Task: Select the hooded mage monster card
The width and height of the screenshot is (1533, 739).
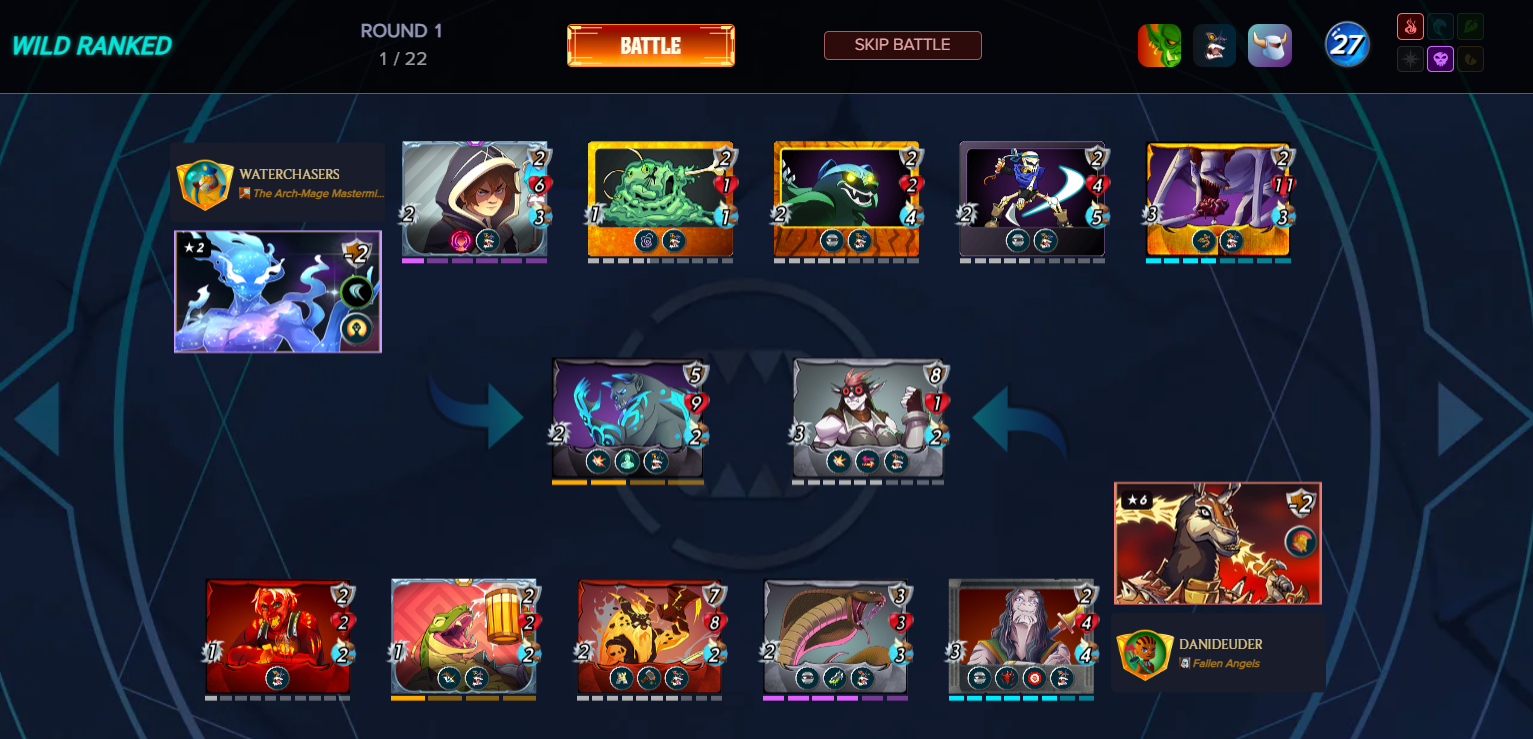Action: [474, 199]
